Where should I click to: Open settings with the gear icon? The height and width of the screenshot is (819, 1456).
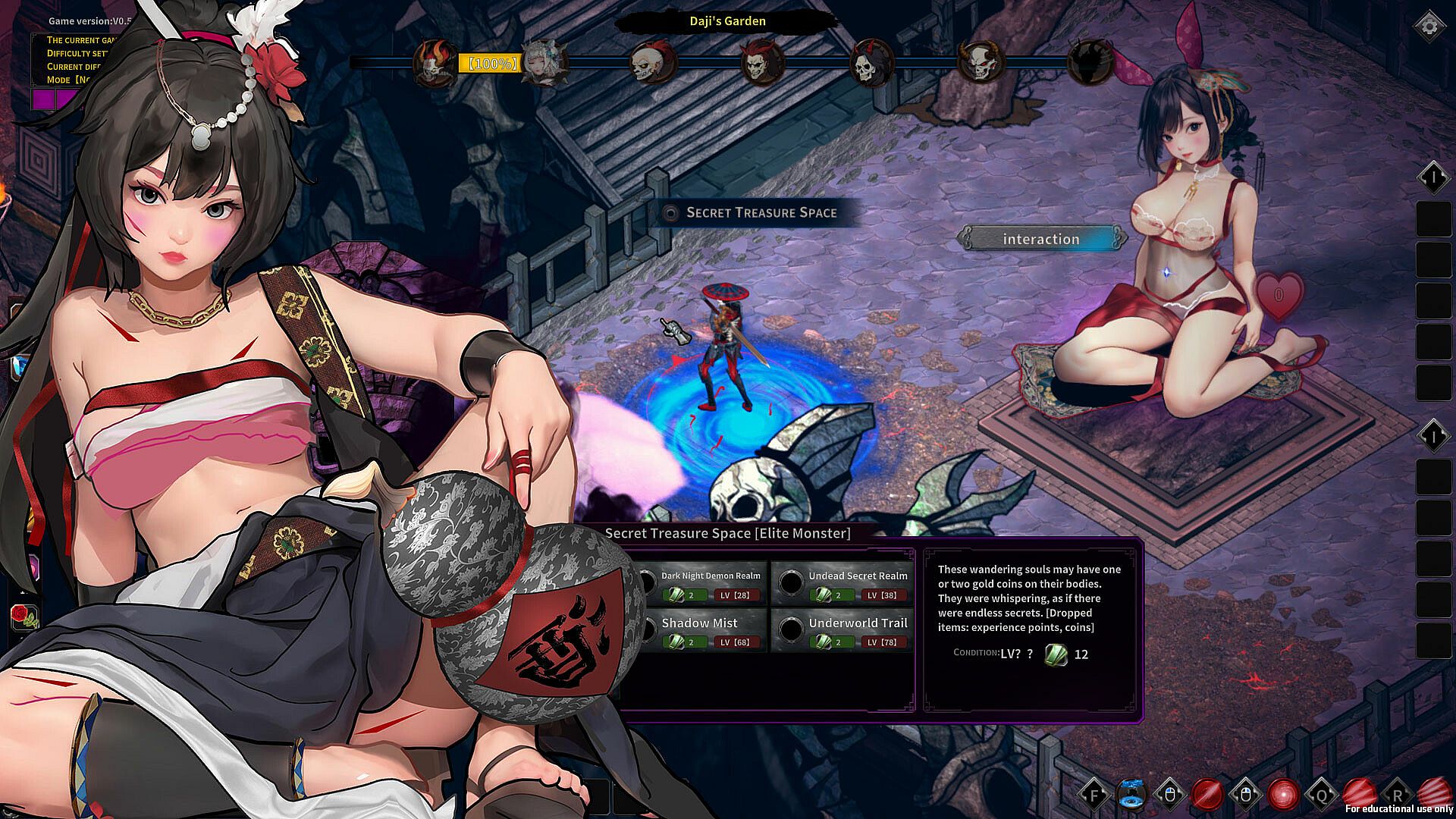coord(1429,27)
